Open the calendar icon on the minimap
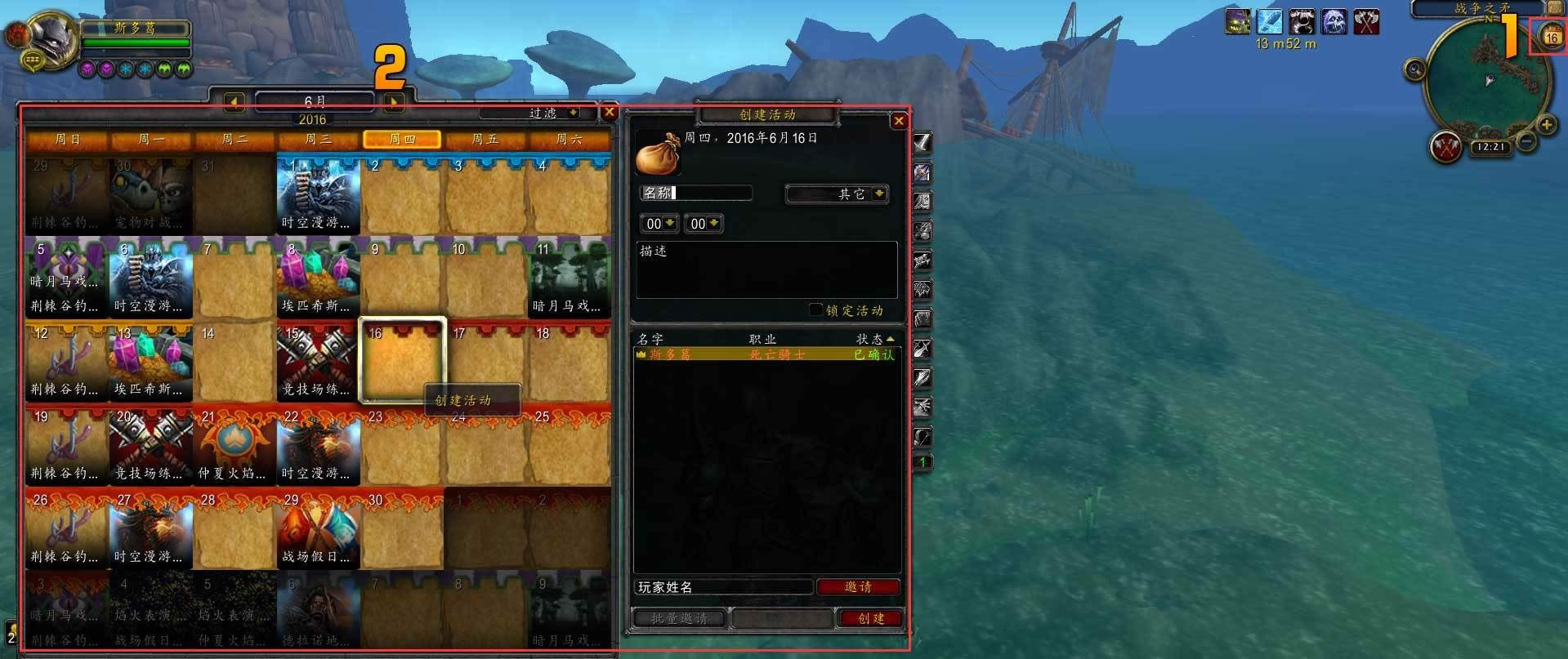The height and width of the screenshot is (659, 1568). coord(1550,36)
